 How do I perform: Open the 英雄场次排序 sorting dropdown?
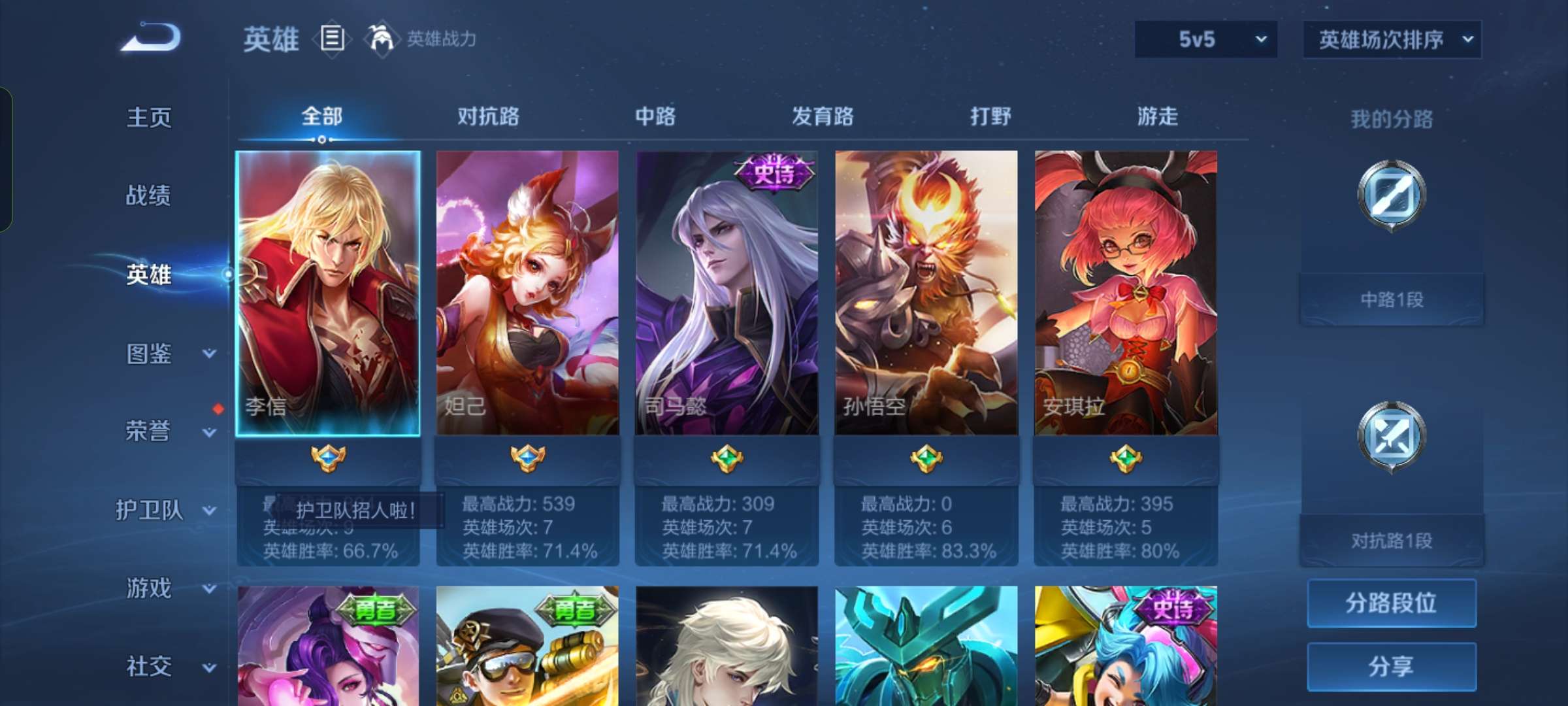point(1392,39)
